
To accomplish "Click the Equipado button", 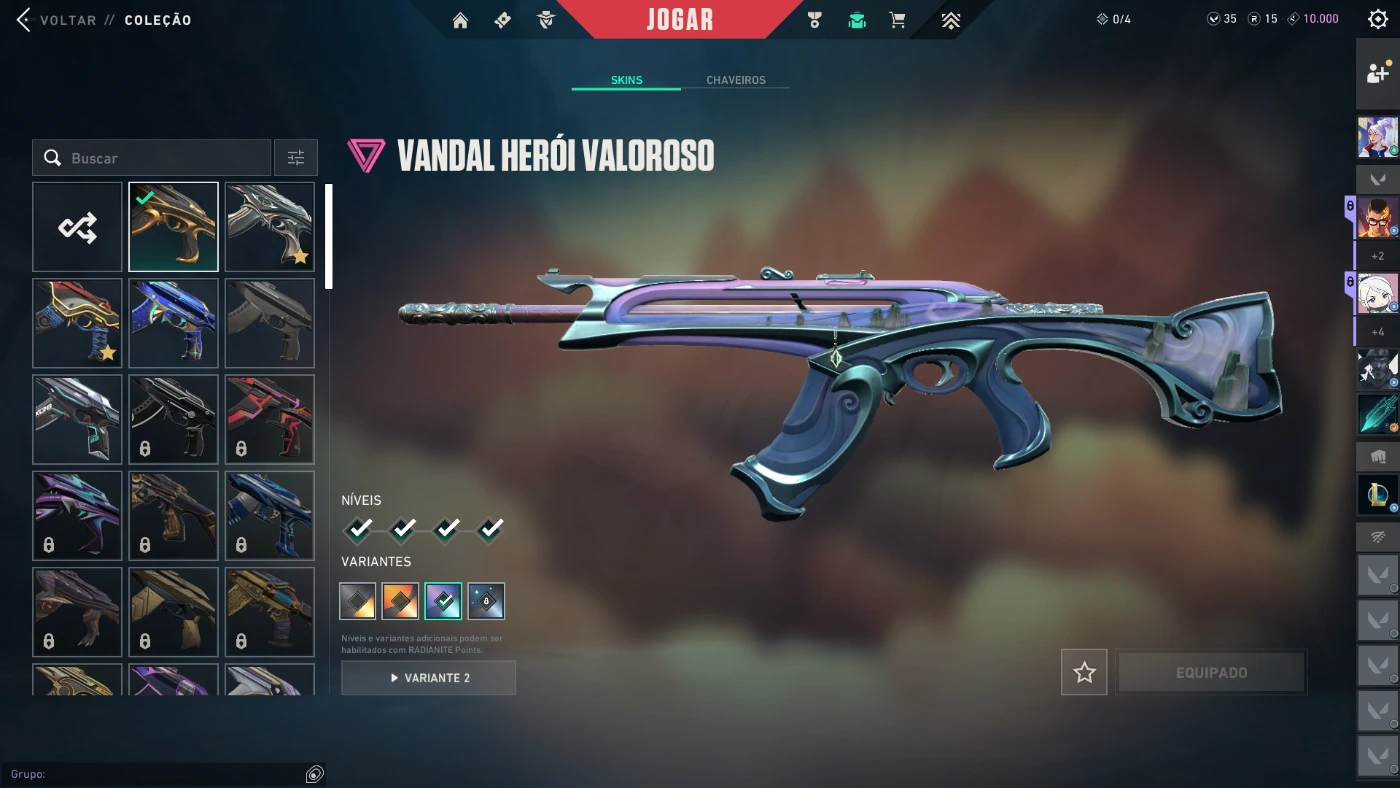I will tap(1211, 673).
